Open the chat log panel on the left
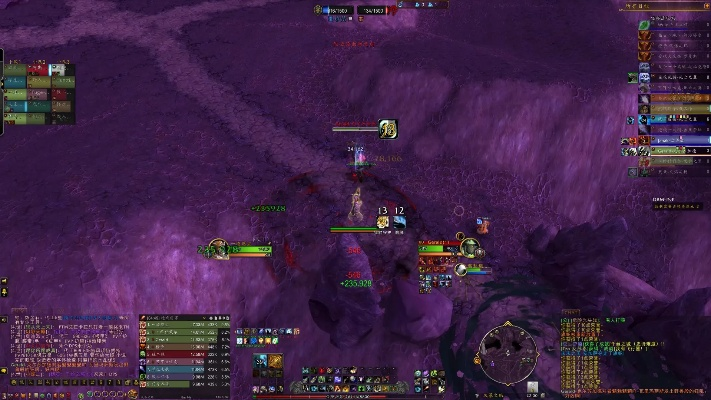 point(68,348)
